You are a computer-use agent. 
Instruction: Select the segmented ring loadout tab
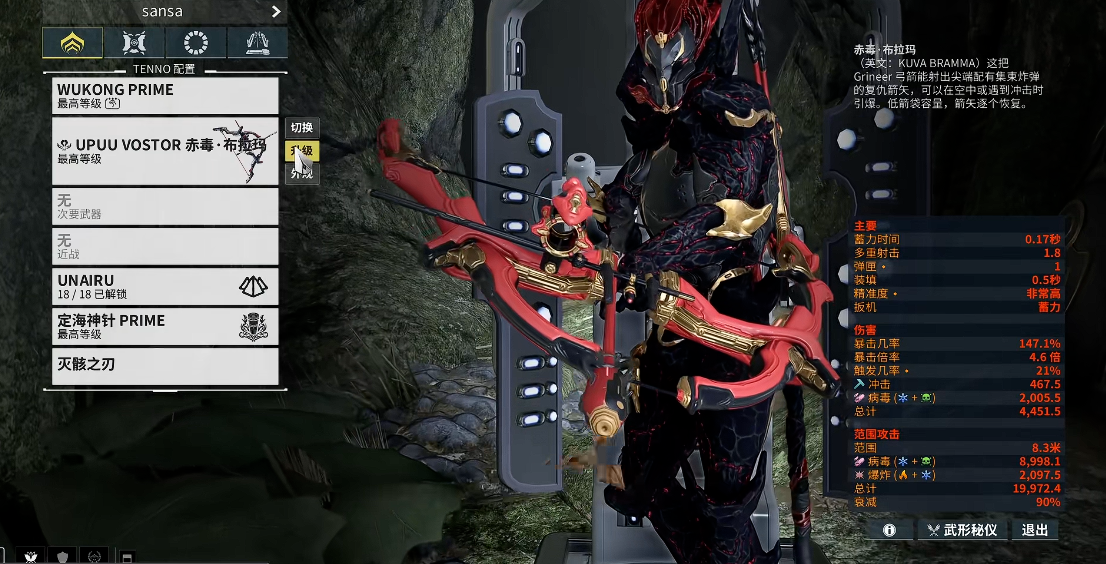coord(195,42)
